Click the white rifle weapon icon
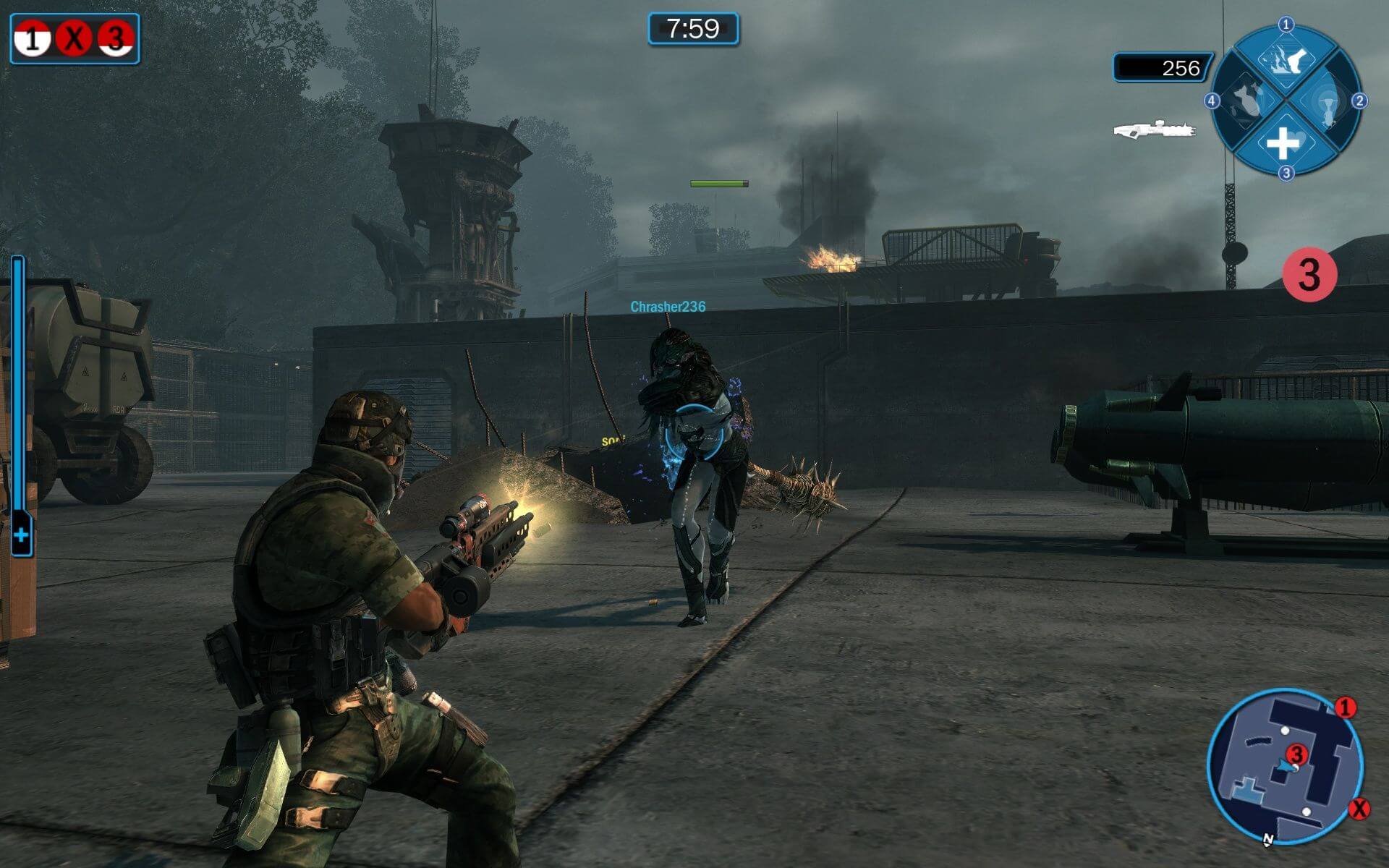1389x868 pixels. tap(1154, 129)
